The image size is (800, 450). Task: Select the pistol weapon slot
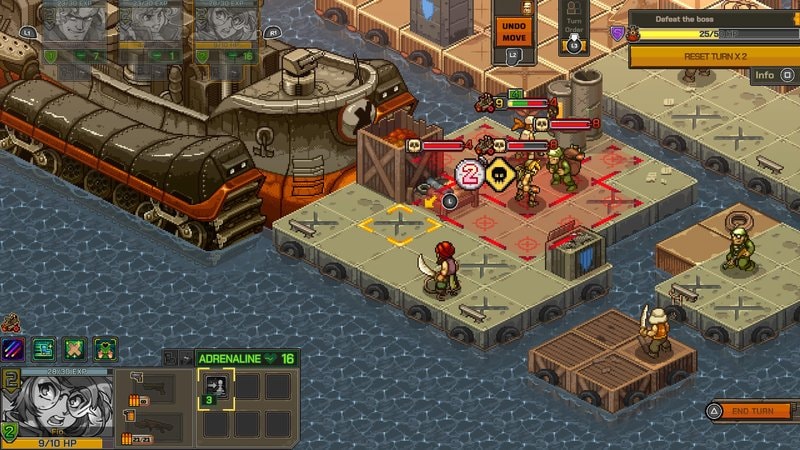click(148, 388)
